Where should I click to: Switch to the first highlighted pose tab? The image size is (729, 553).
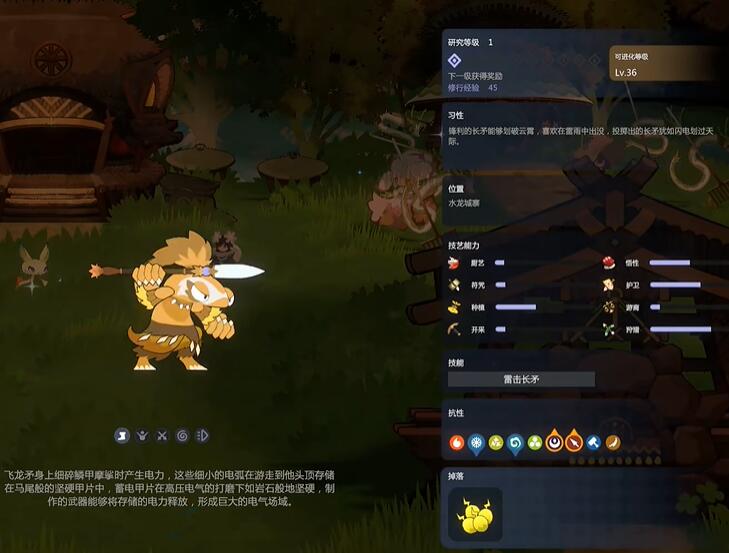point(121,435)
